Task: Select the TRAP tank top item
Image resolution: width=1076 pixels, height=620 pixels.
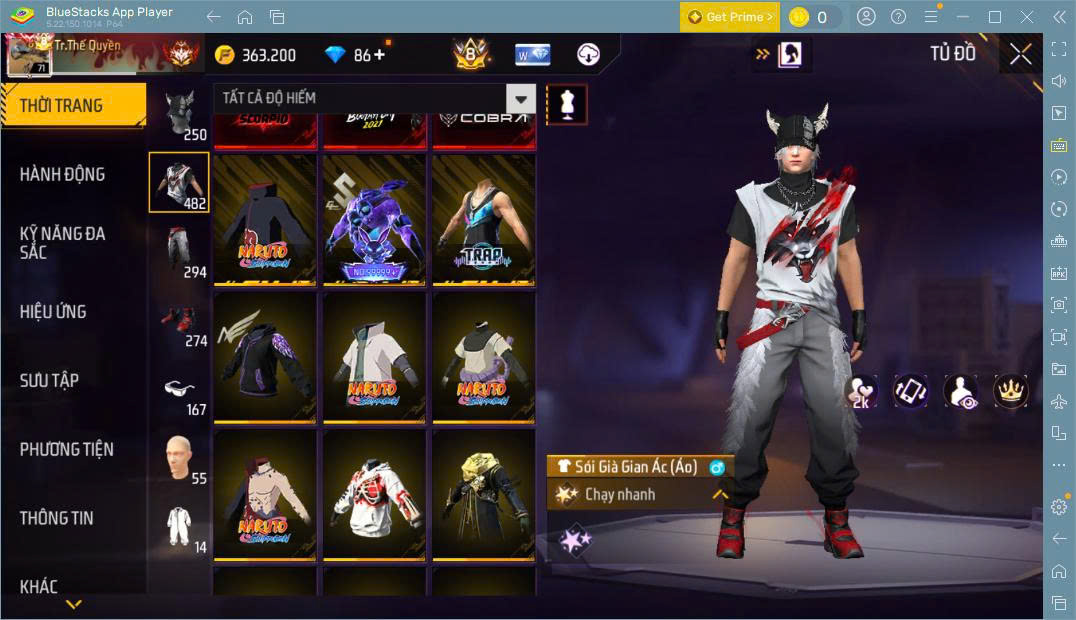Action: (x=484, y=221)
